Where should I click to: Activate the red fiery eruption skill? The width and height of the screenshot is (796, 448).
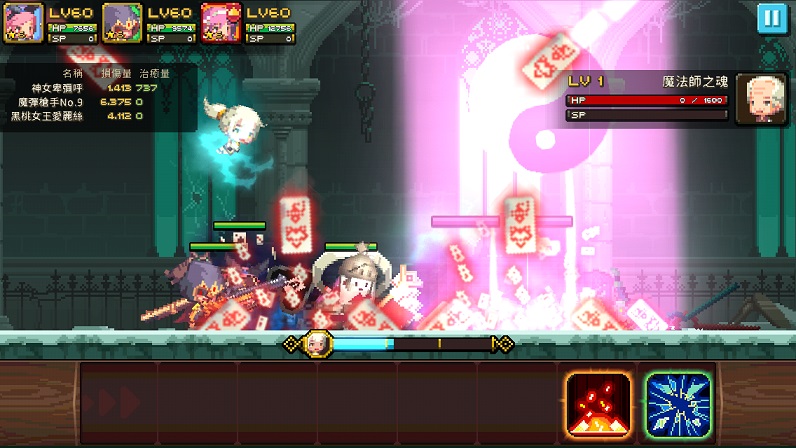point(598,404)
